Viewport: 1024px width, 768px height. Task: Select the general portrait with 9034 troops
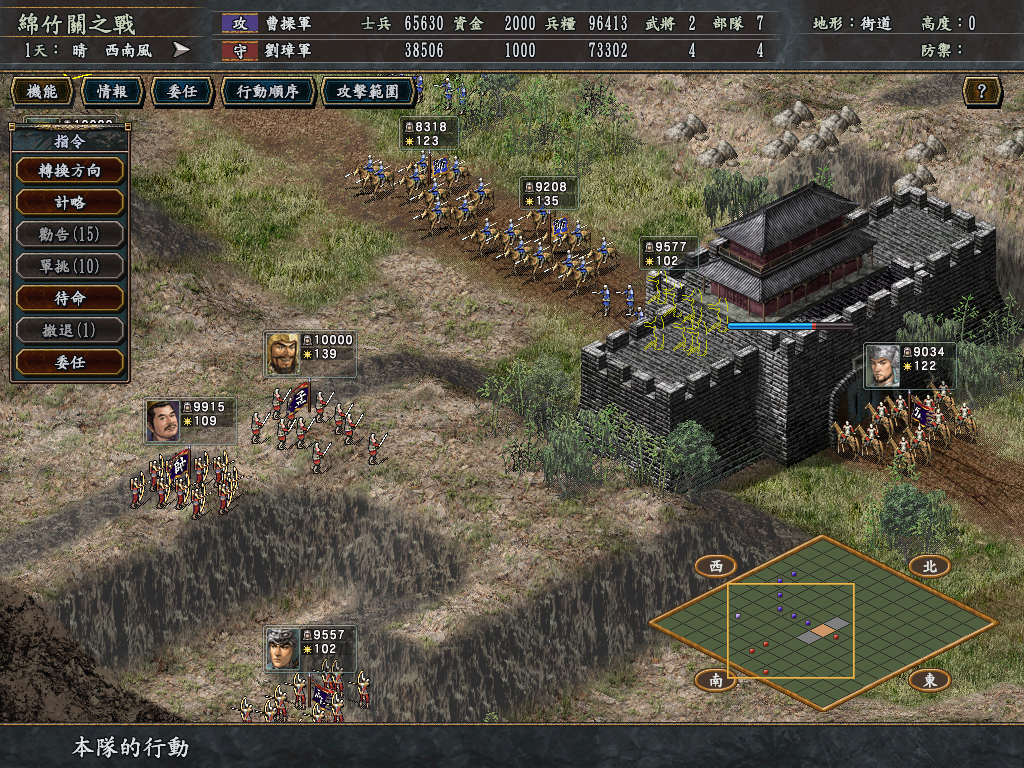(x=882, y=366)
